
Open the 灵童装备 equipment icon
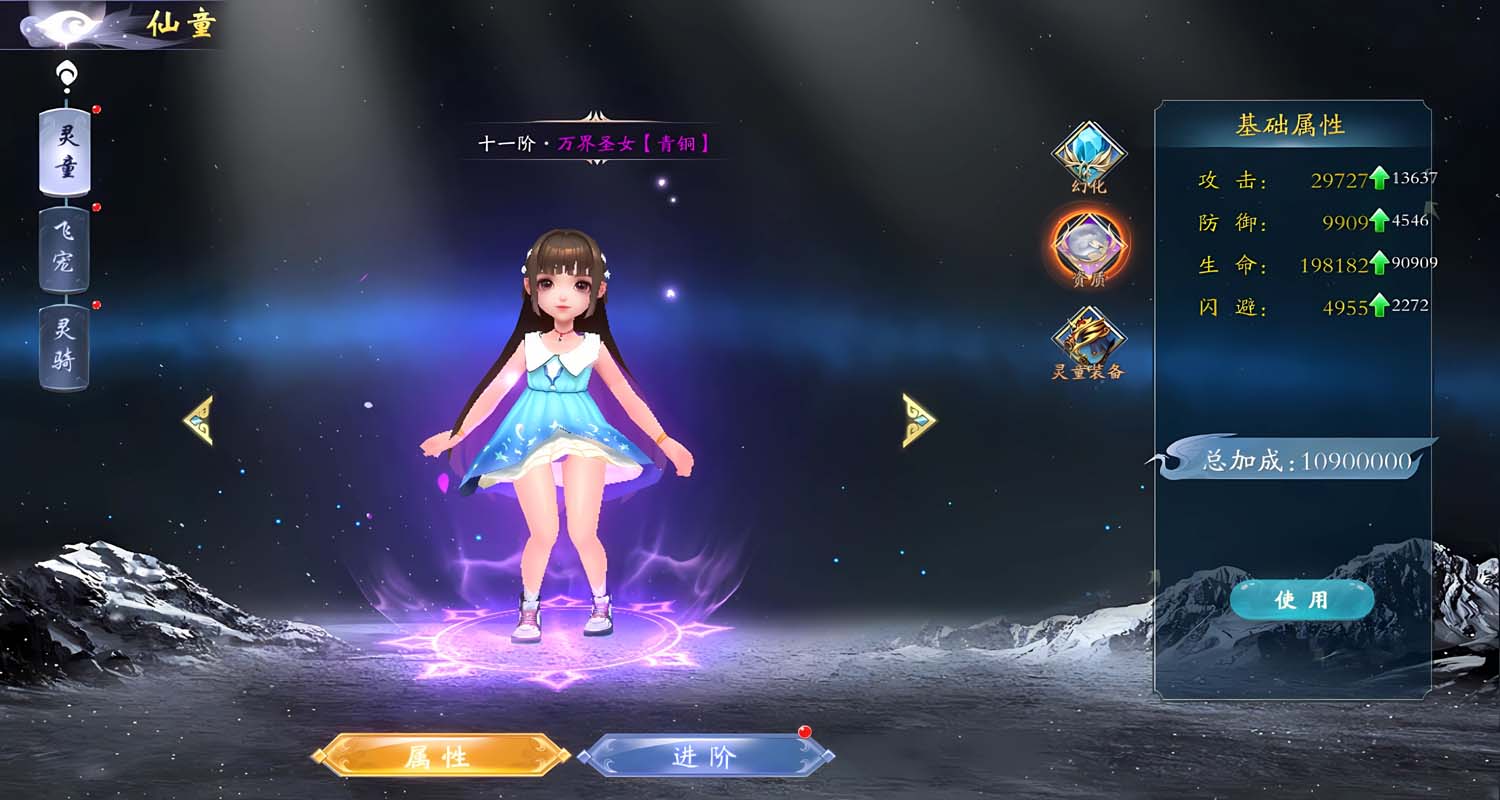point(1089,338)
